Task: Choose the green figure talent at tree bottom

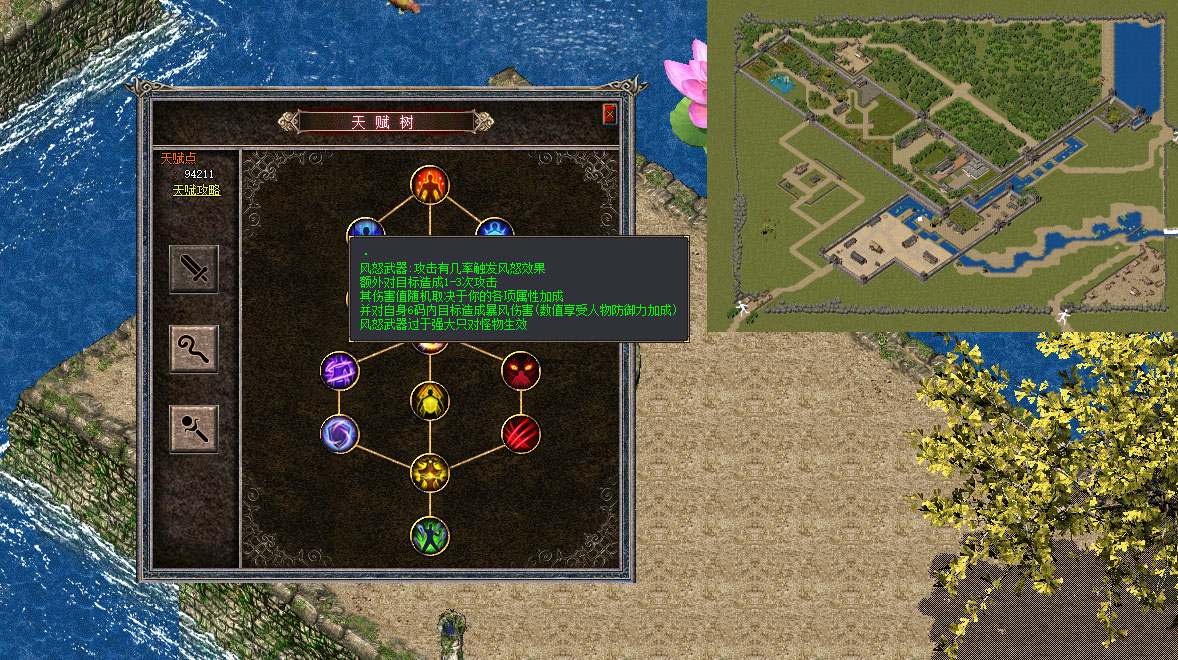Action: 430,535
